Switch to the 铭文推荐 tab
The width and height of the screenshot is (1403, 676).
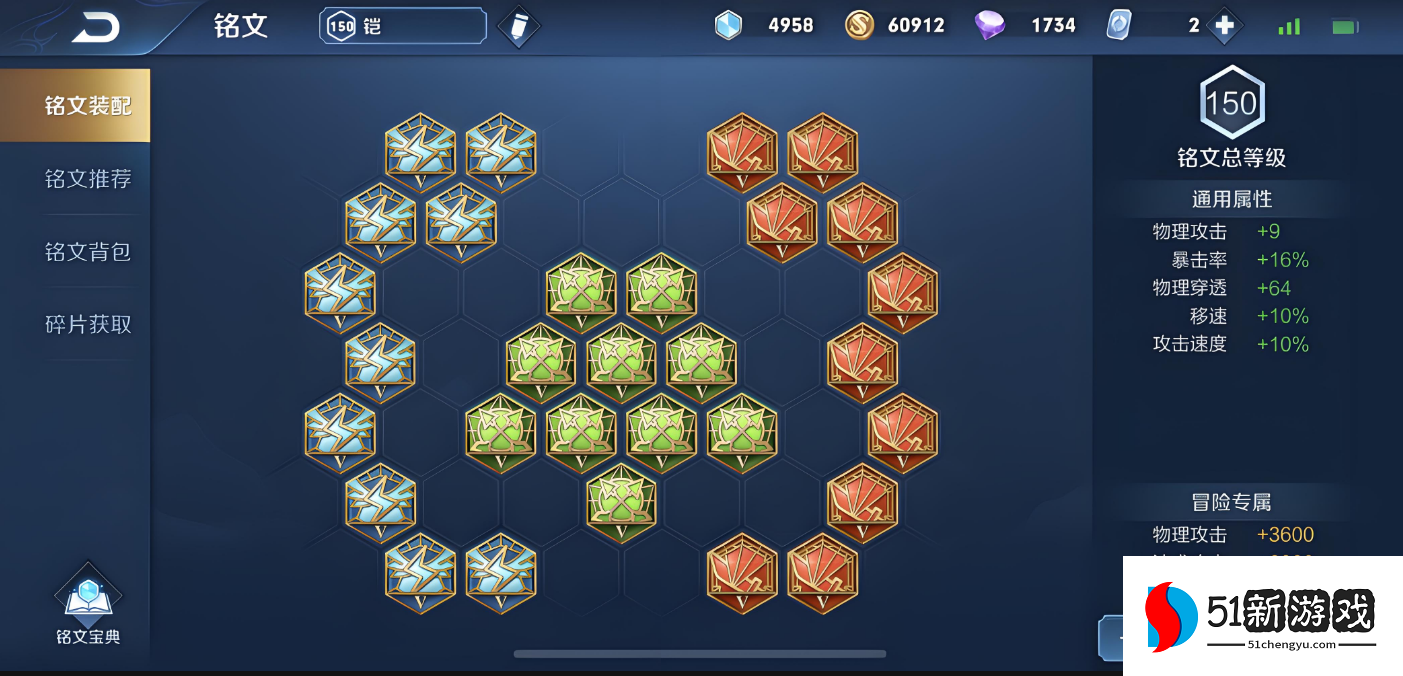coord(88,179)
